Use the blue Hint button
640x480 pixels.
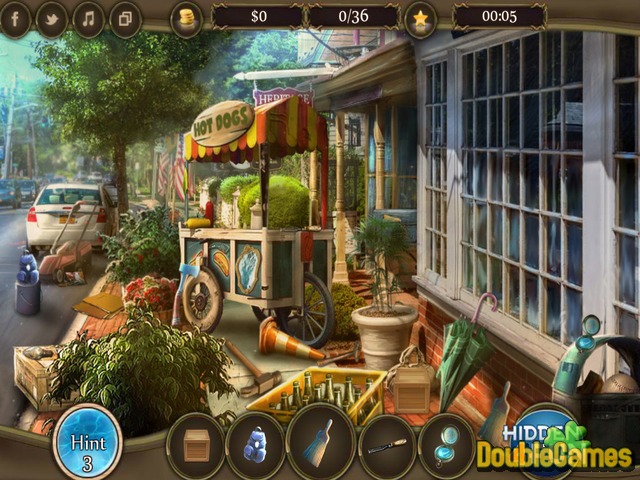(87, 440)
